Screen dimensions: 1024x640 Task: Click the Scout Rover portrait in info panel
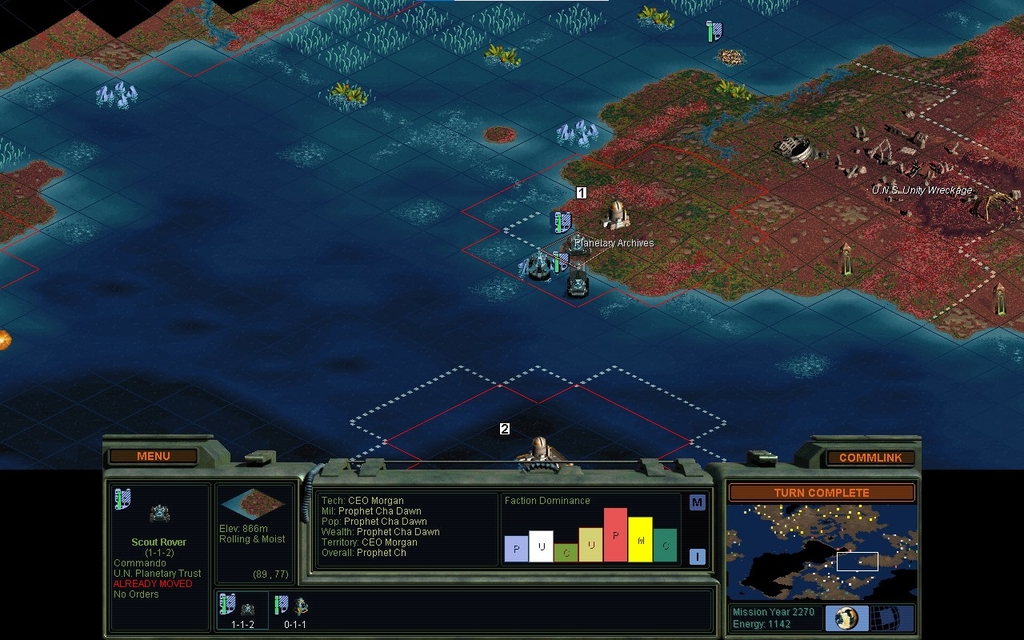pos(159,513)
